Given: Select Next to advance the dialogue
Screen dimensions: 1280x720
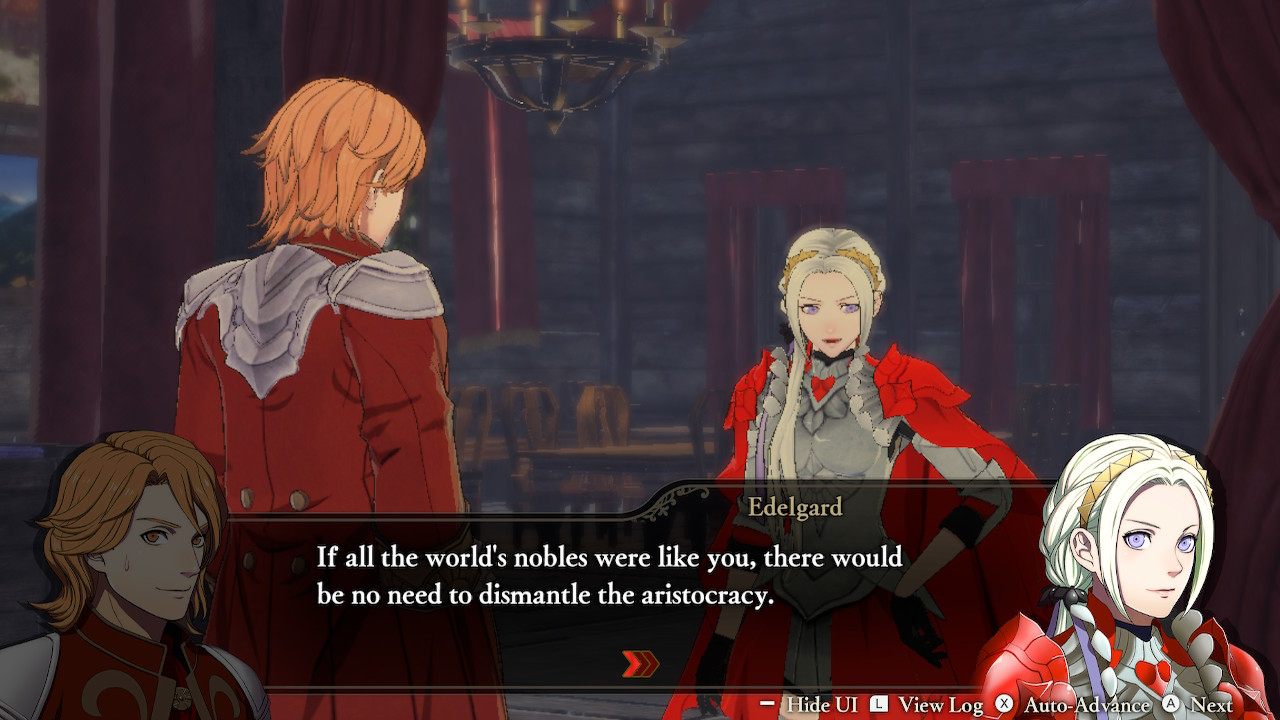Looking at the screenshot, I should [1198, 705].
